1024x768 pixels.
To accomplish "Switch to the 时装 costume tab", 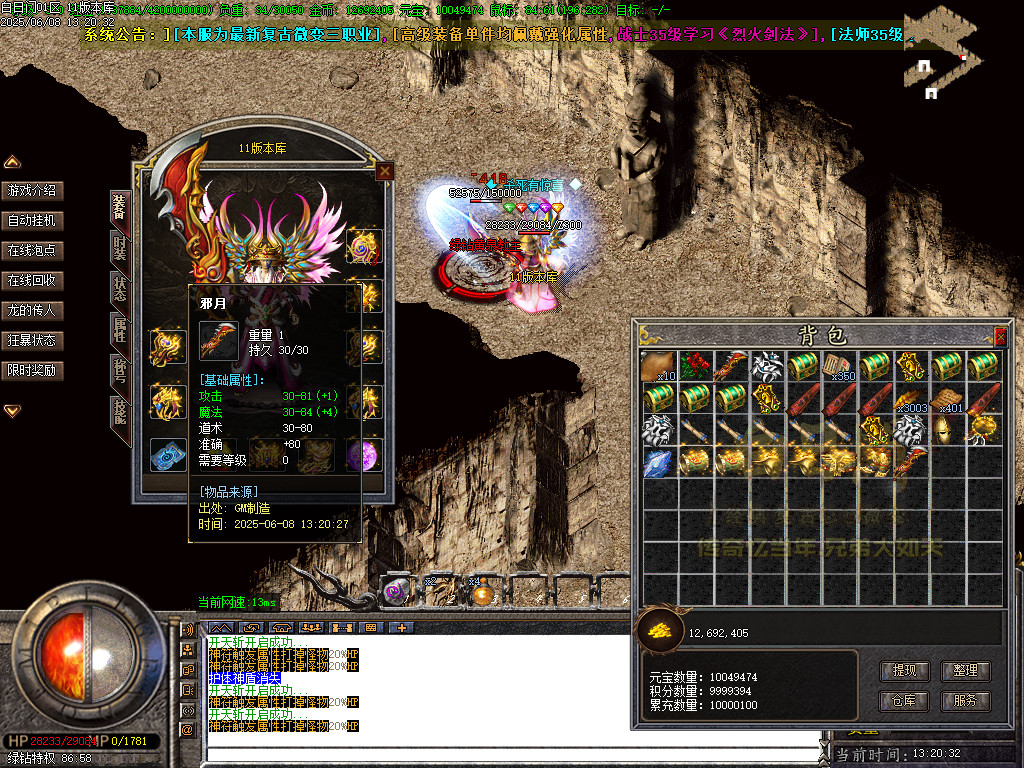I will pos(120,248).
